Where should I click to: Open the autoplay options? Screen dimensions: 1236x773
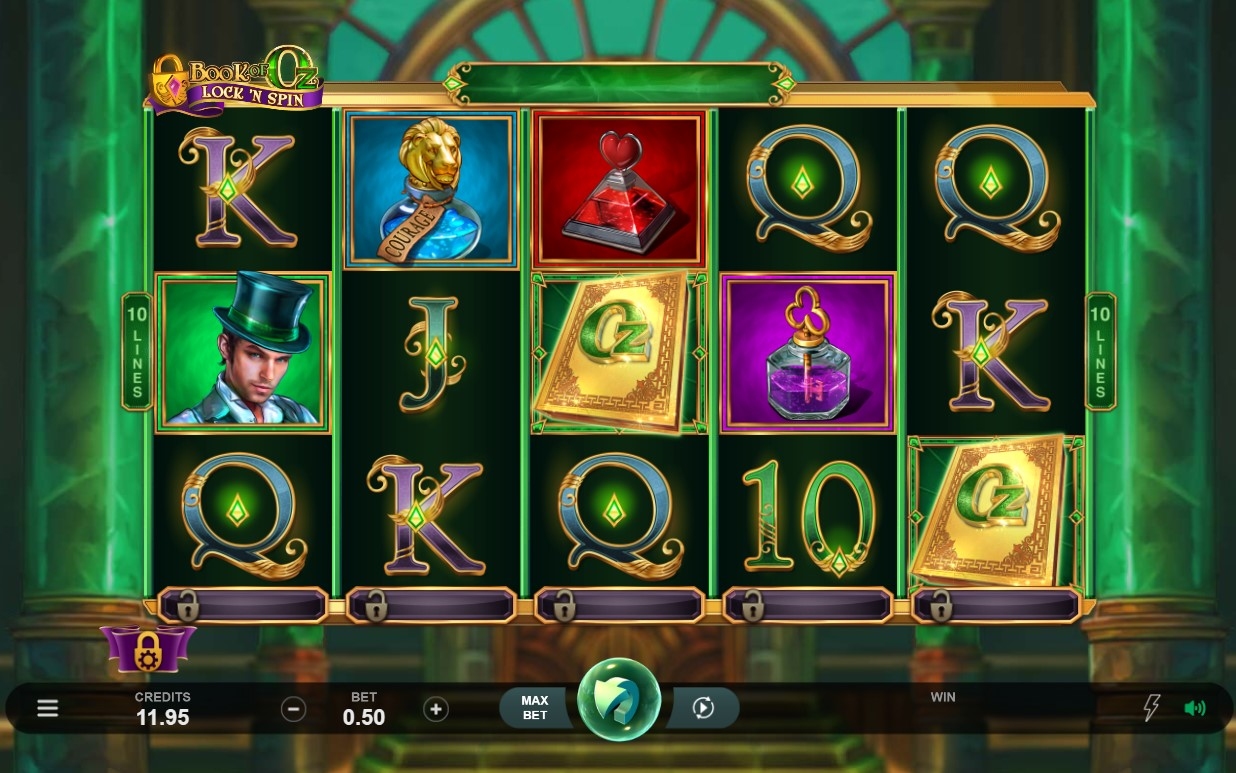click(704, 709)
